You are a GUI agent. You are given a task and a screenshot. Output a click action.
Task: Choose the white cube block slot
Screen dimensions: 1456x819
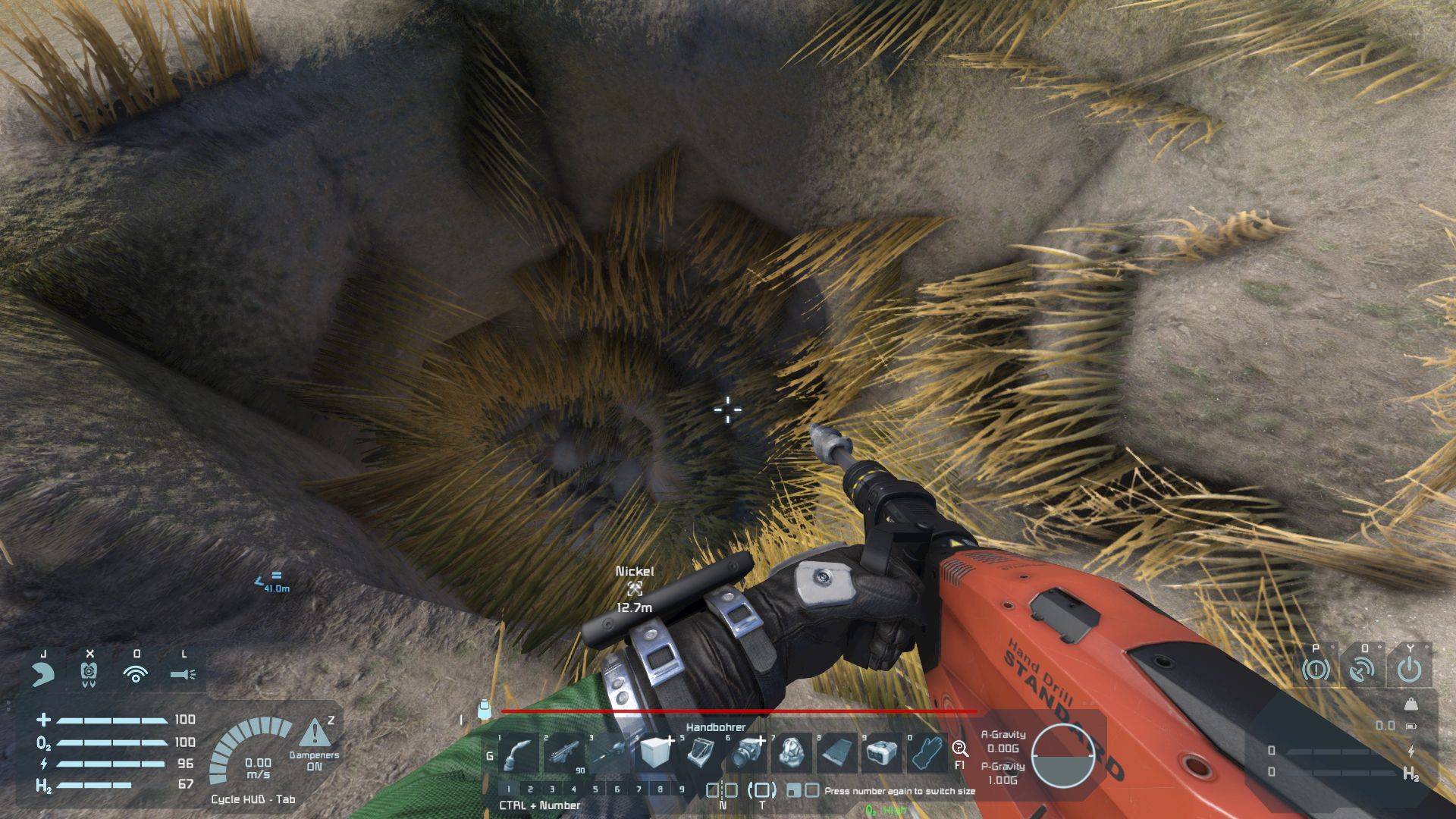point(654,754)
